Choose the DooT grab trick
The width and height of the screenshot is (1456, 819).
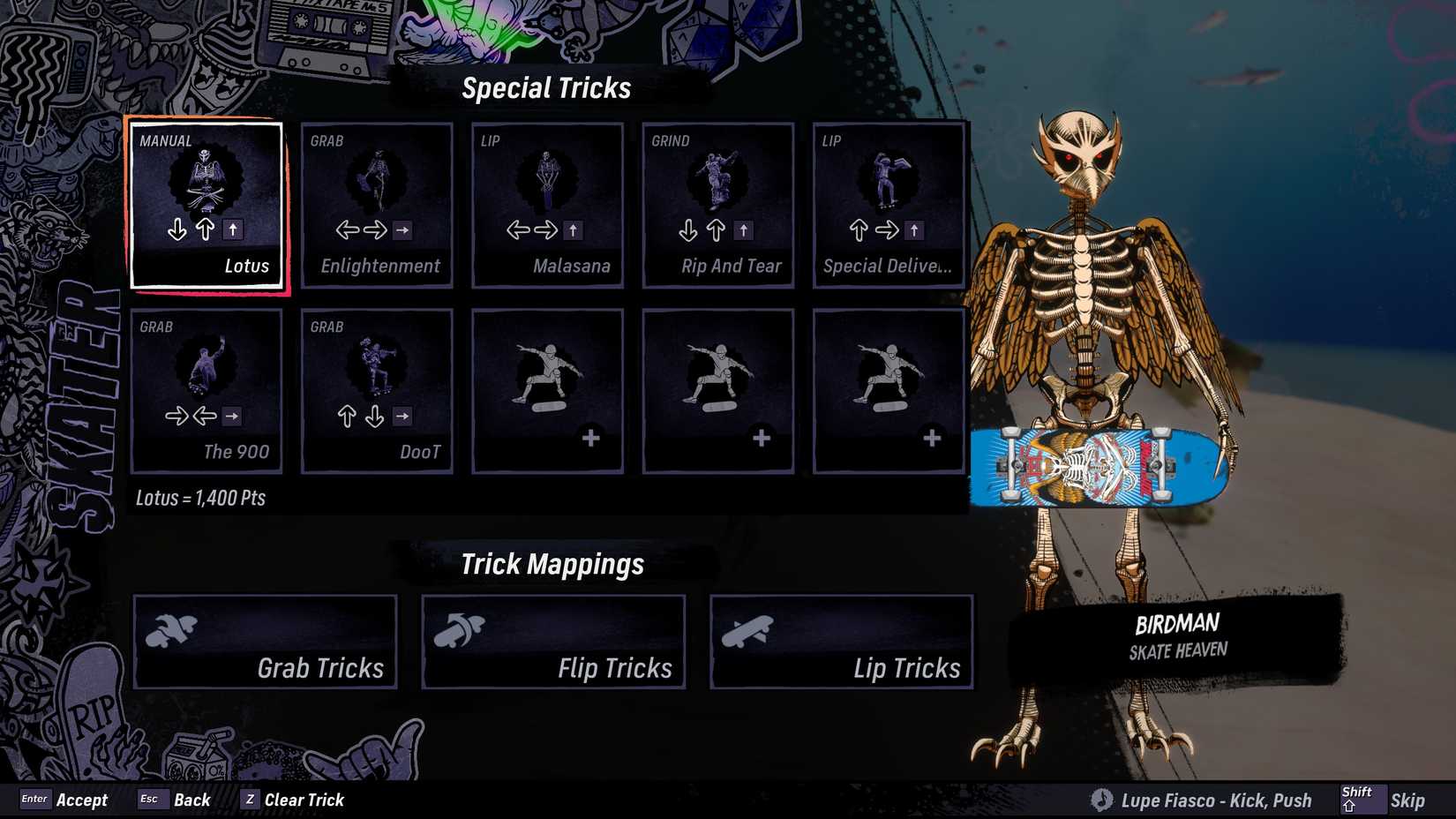point(377,391)
